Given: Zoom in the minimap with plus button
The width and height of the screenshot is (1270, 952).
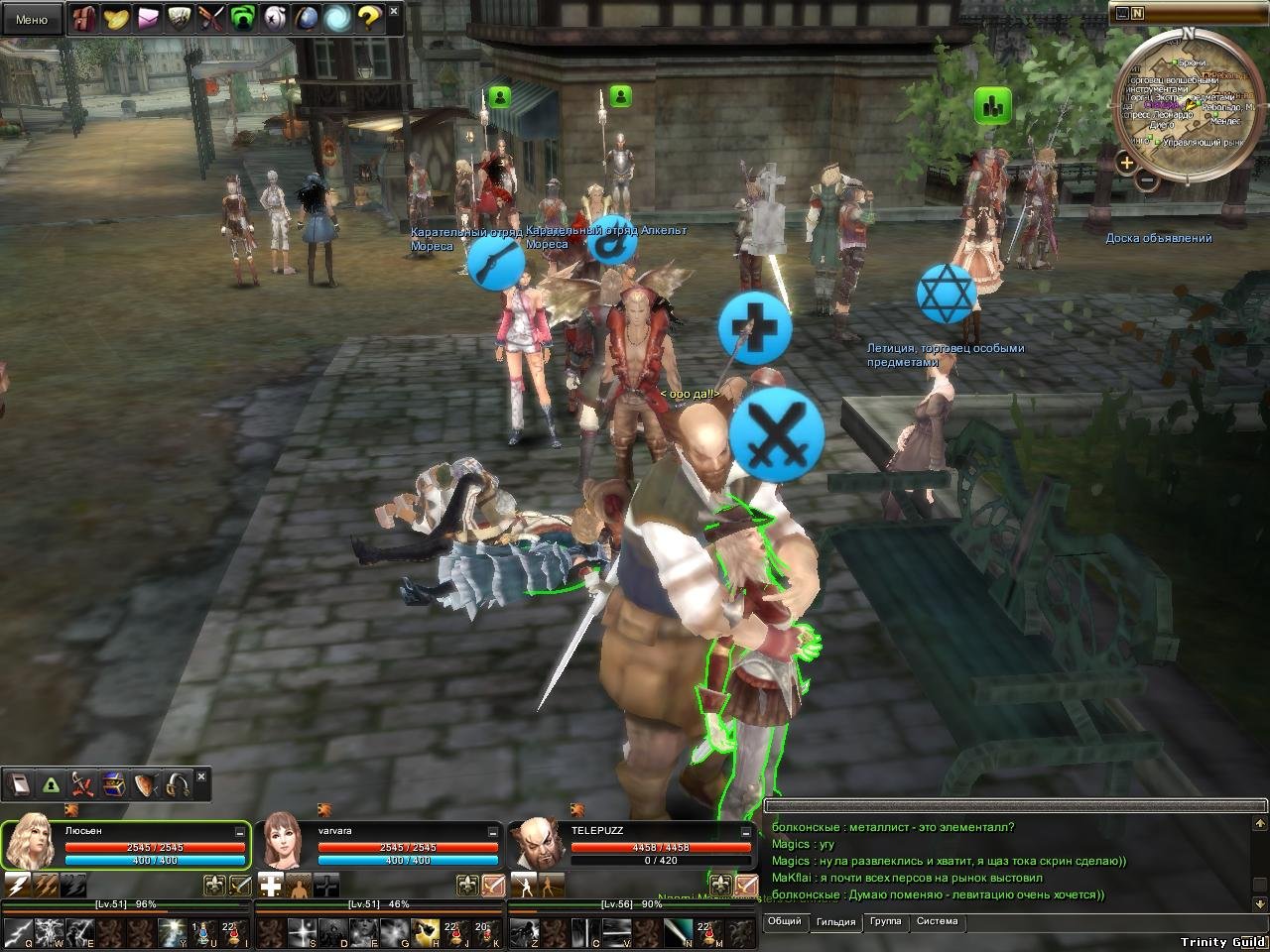Looking at the screenshot, I should [x=1126, y=162].
